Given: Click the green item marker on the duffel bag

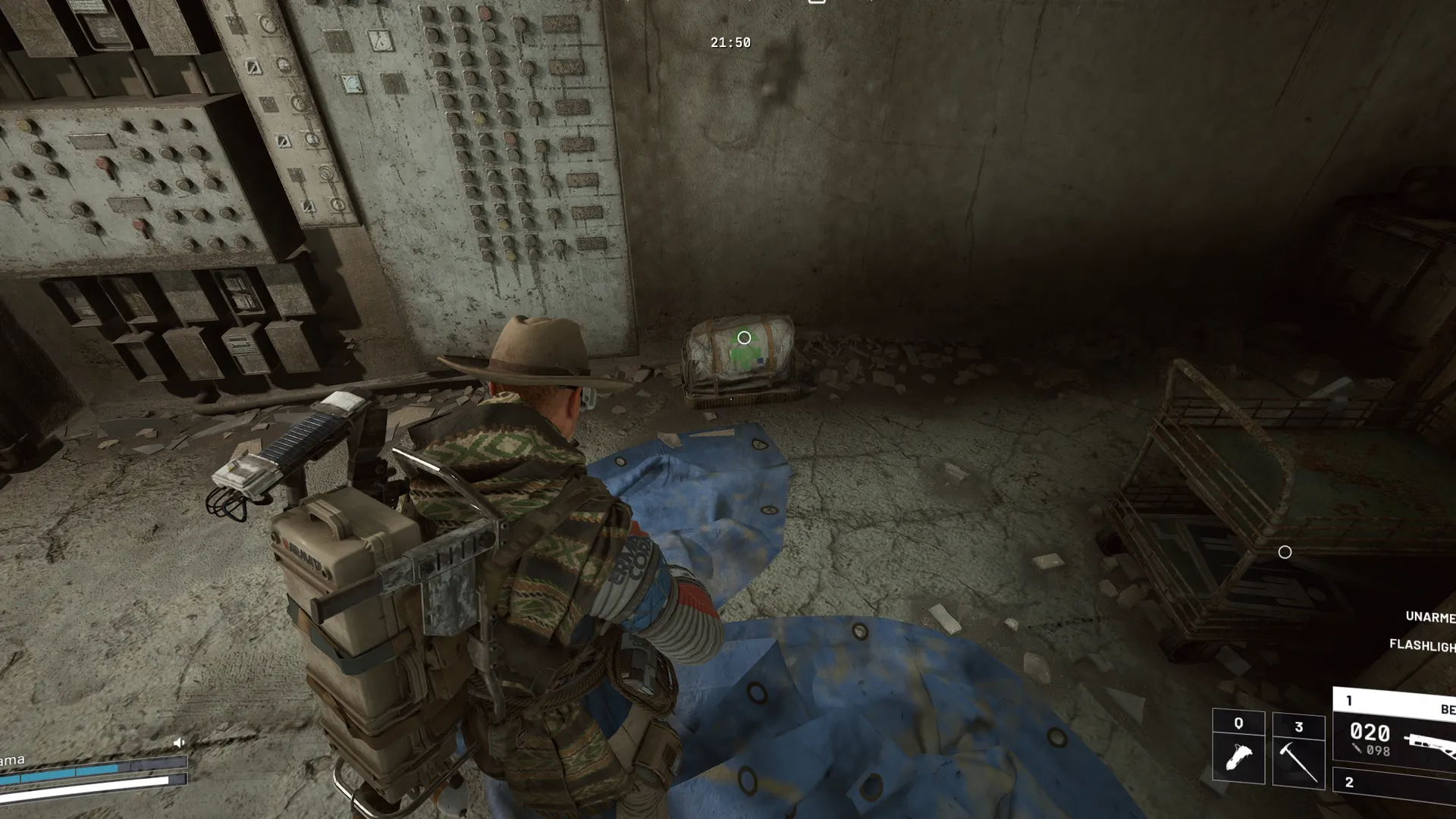Looking at the screenshot, I should (744, 338).
